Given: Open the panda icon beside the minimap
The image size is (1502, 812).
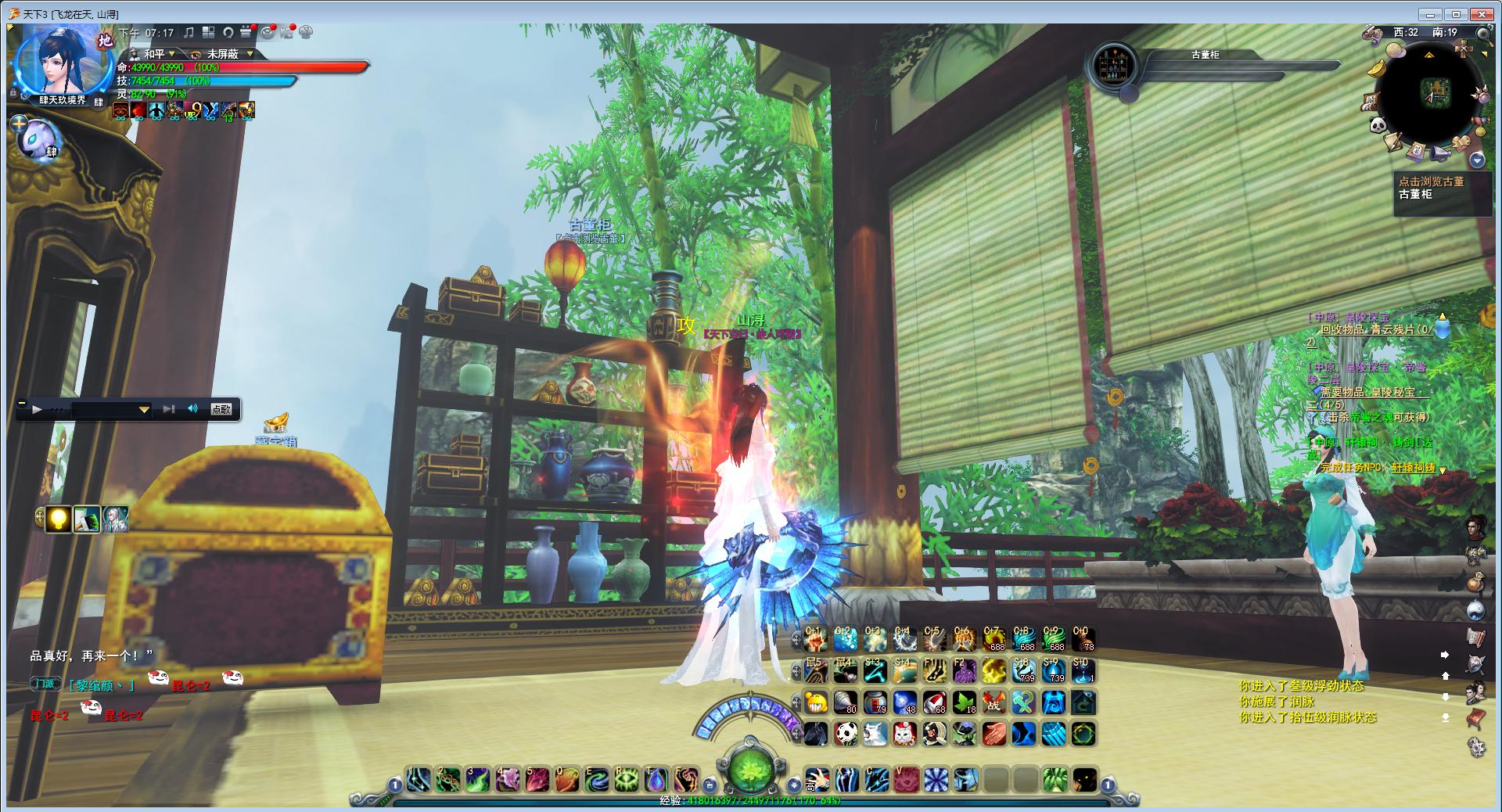Looking at the screenshot, I should (1377, 124).
